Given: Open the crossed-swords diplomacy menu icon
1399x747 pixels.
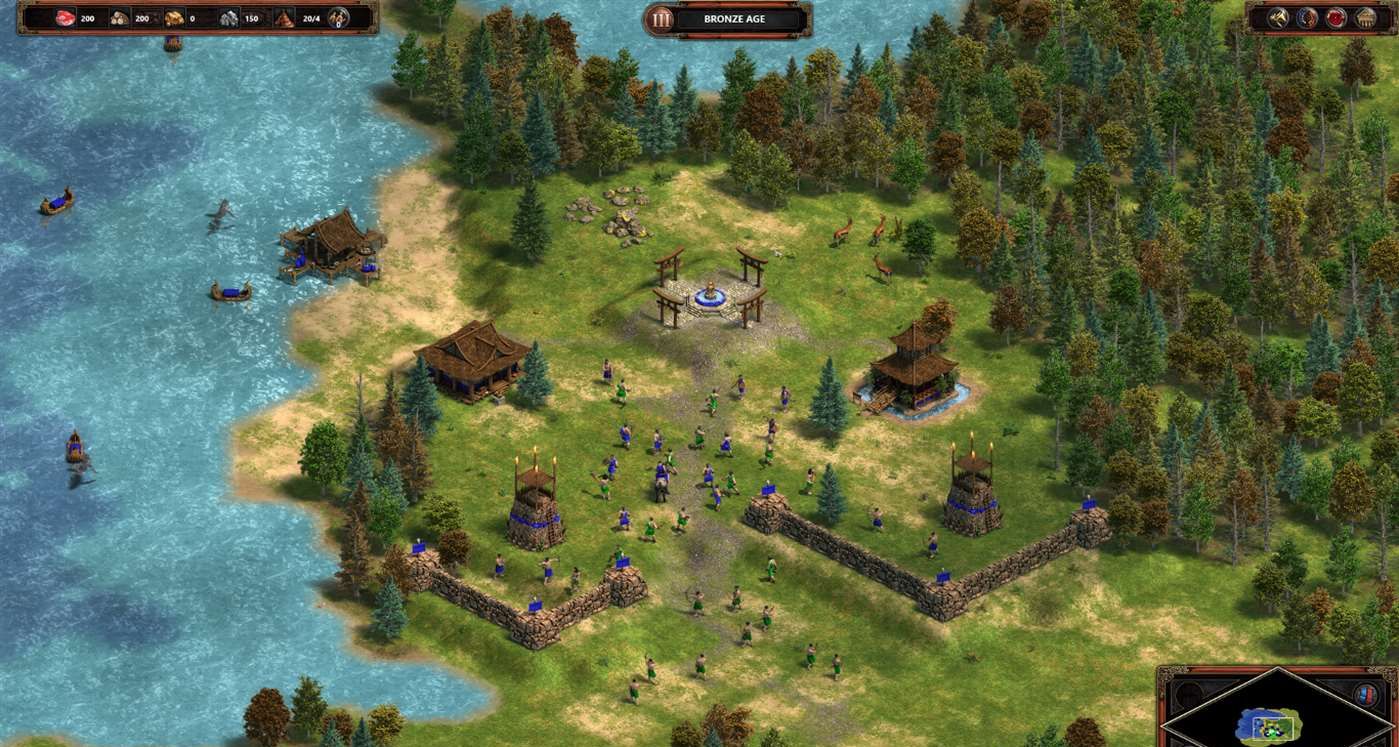Looking at the screenshot, I should tap(1279, 17).
